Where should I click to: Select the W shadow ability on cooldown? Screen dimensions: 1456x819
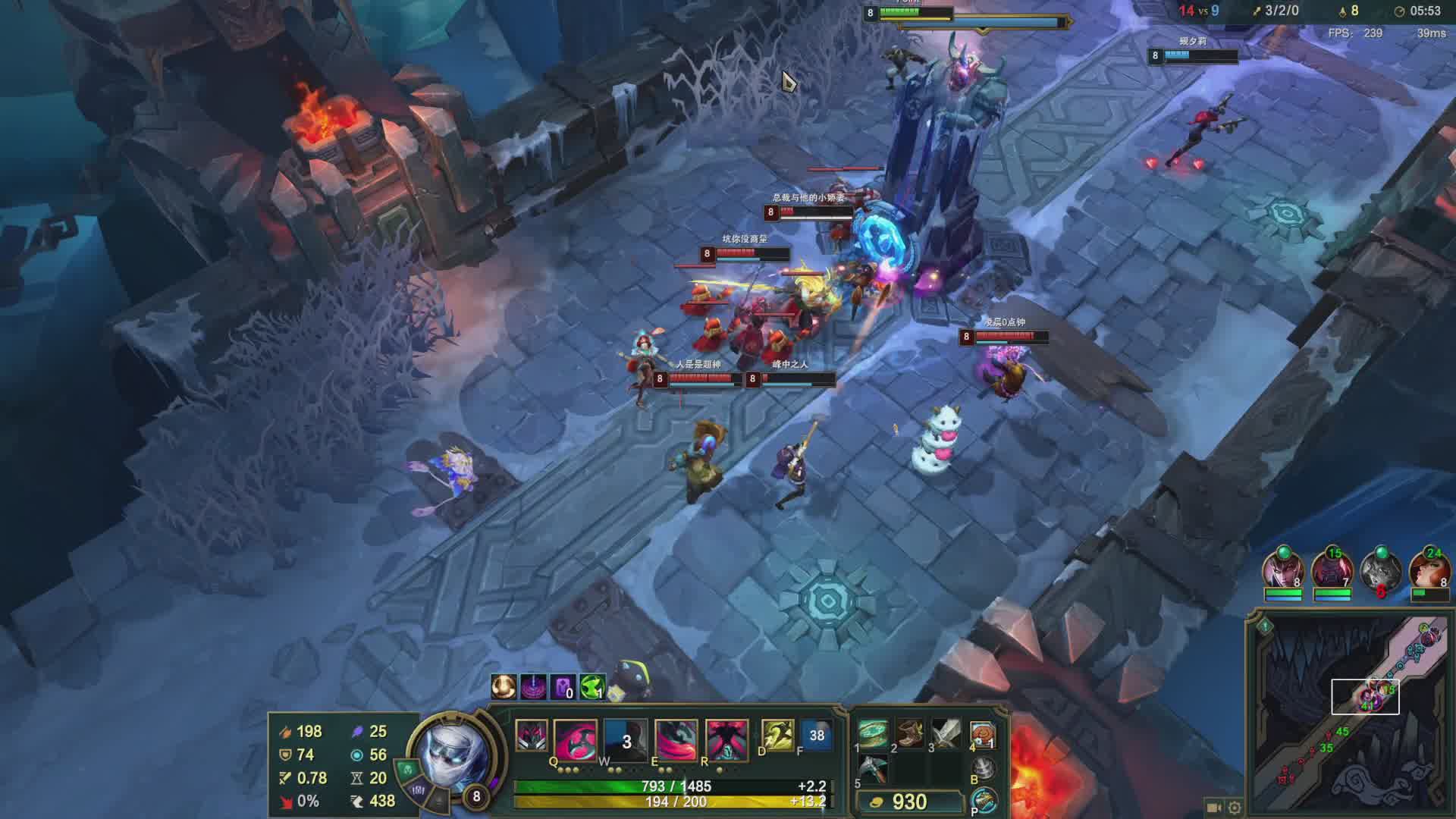(x=626, y=739)
